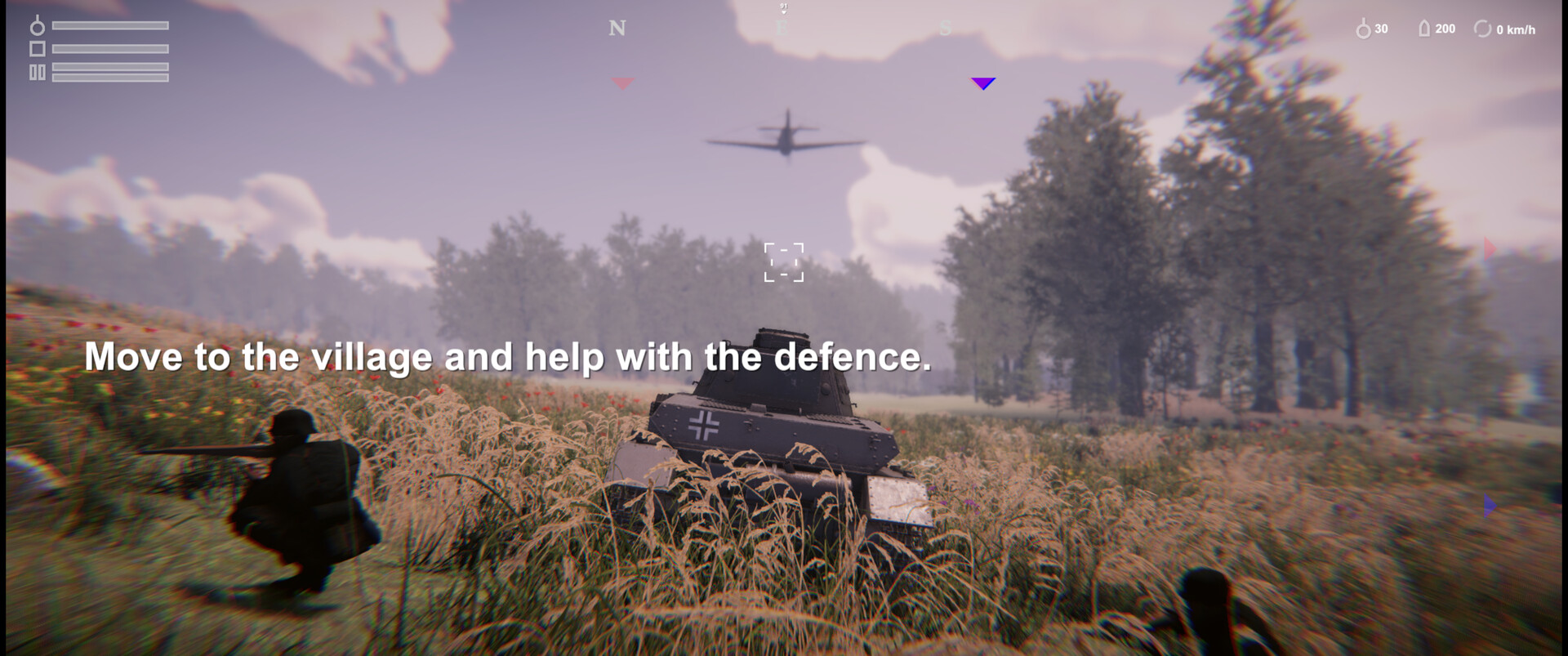Click the shell count icon showing 30
Image resolution: width=1568 pixels, height=656 pixels.
tap(1363, 29)
